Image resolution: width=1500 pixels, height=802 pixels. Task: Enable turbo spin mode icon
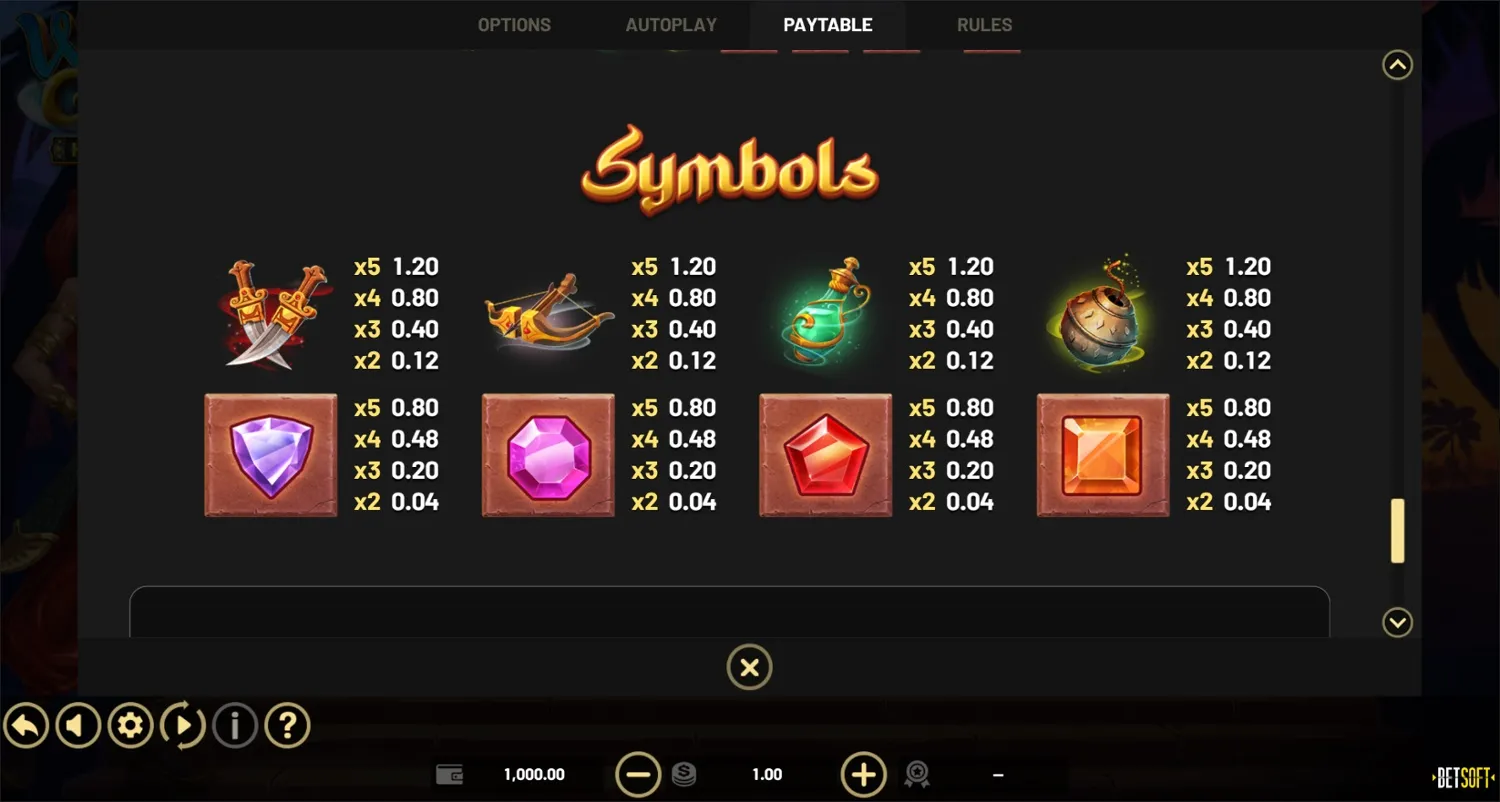[183, 725]
